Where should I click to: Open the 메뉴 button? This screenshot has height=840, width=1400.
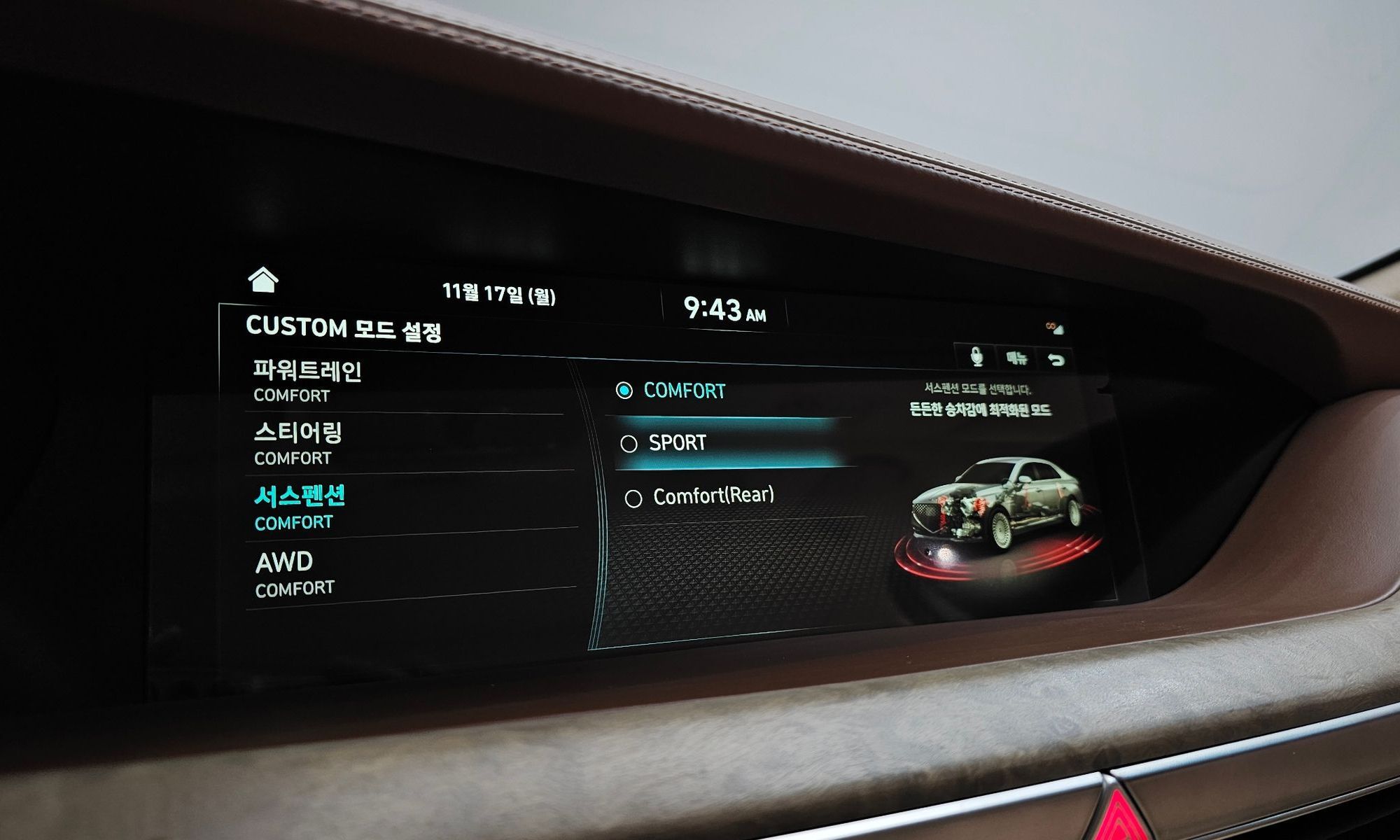click(1016, 358)
